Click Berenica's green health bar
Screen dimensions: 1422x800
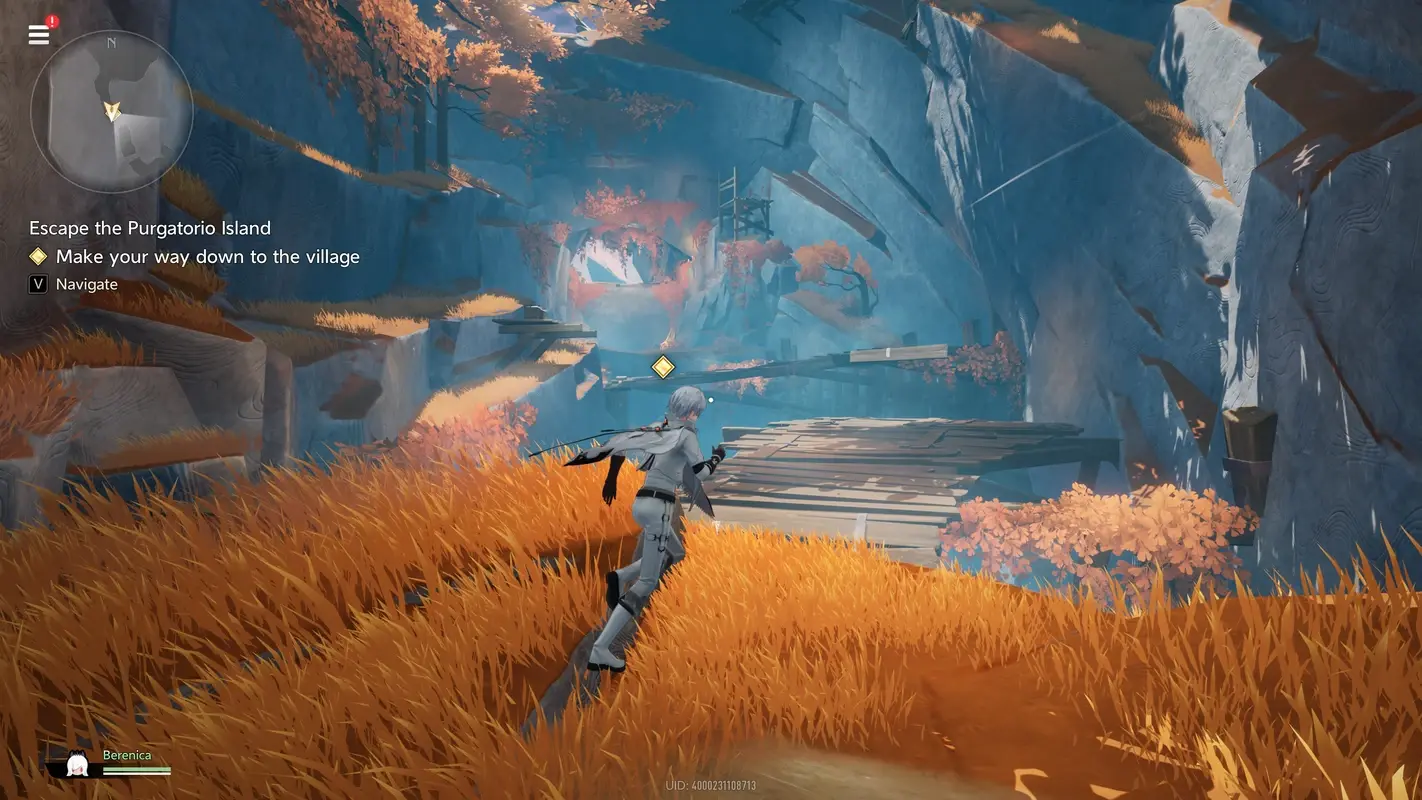[135, 767]
